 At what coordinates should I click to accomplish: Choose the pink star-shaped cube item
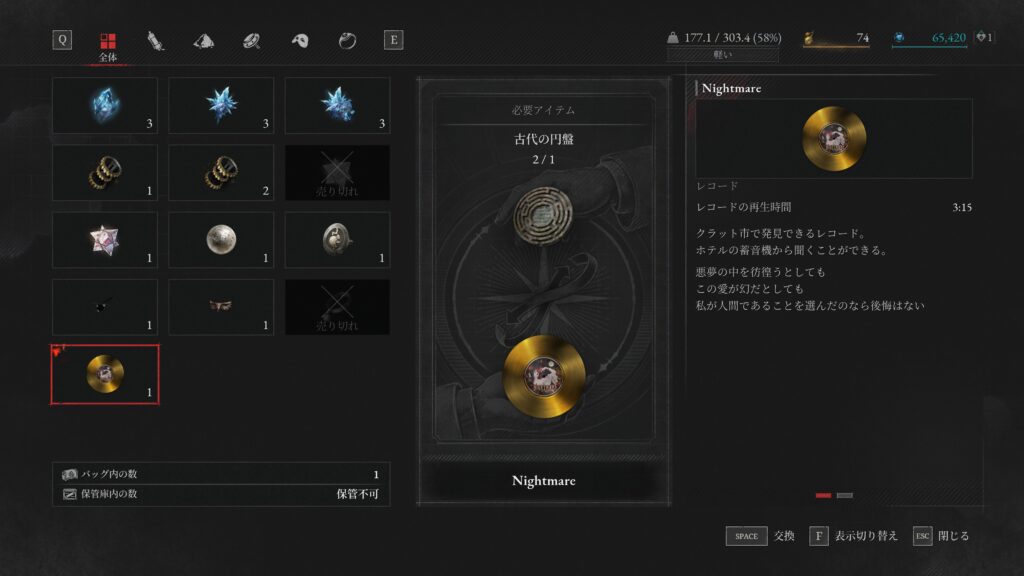105,239
